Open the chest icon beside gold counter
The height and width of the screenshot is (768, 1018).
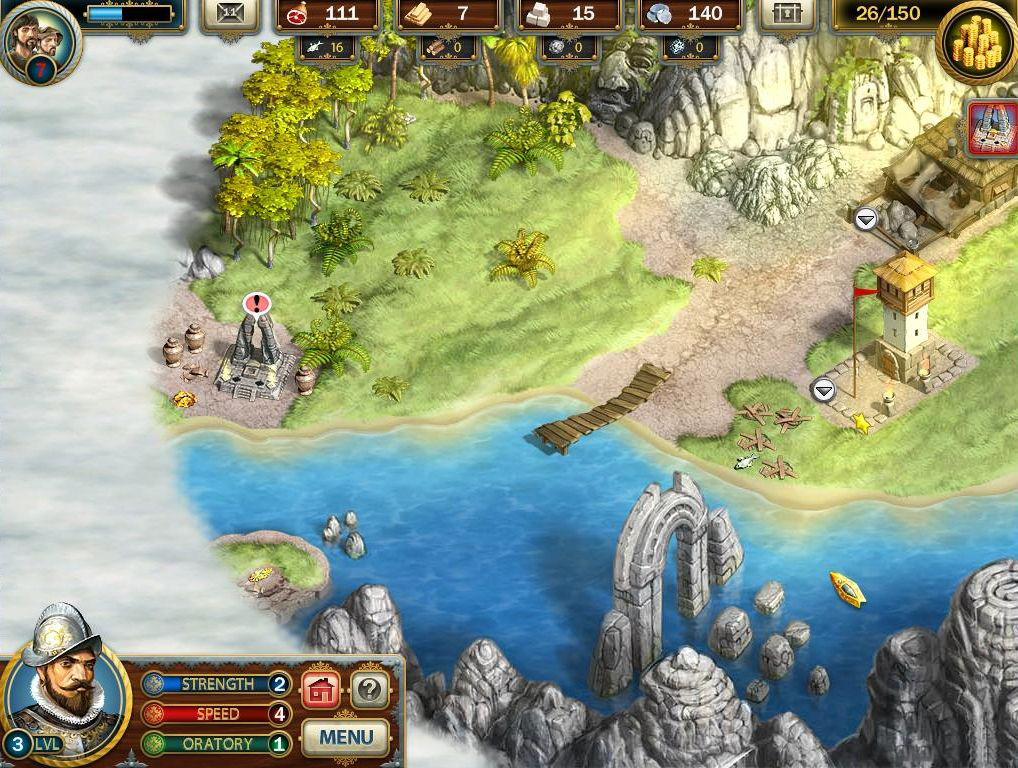click(x=788, y=13)
